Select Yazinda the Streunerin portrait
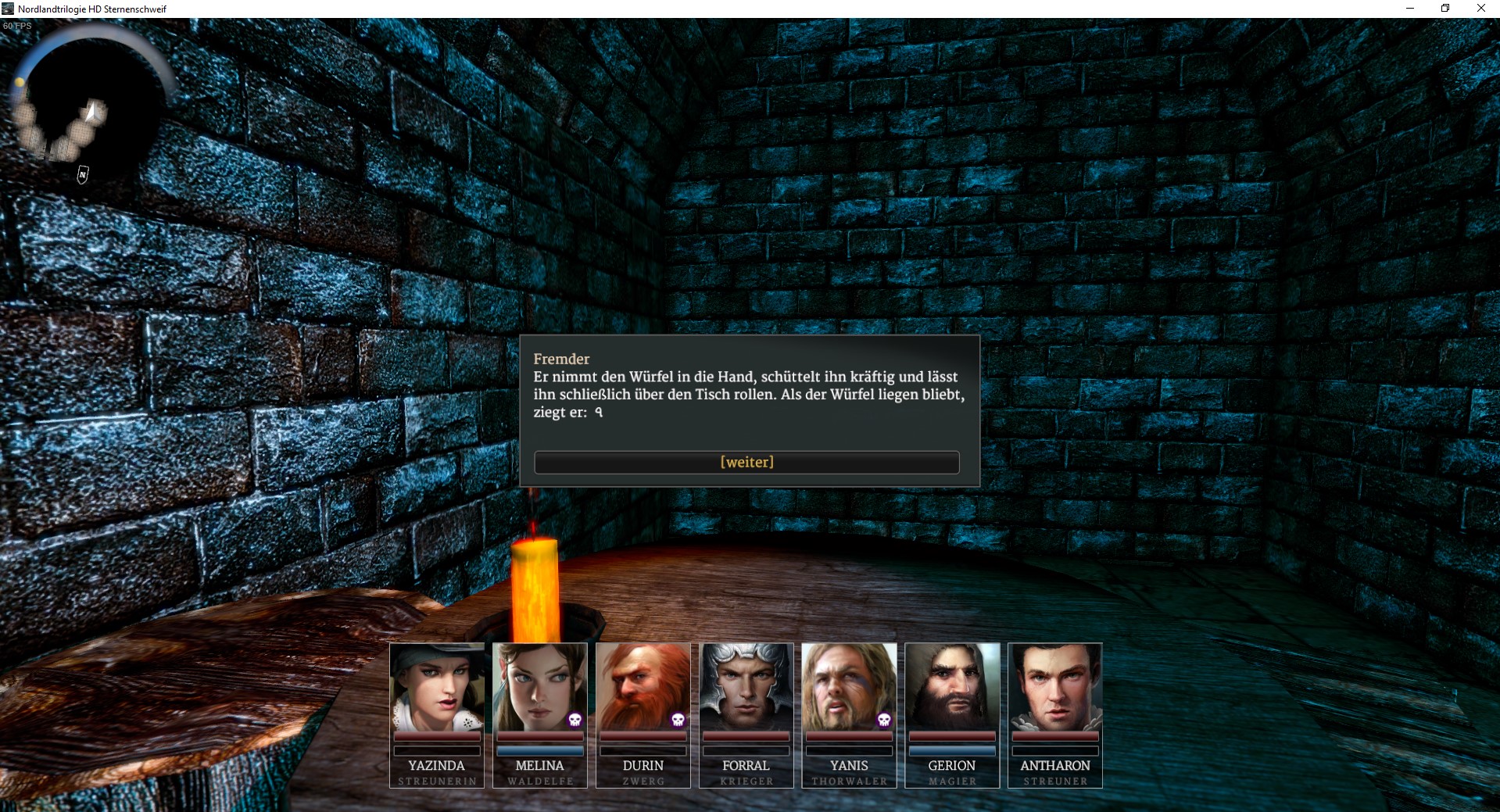The width and height of the screenshot is (1500, 812). point(437,687)
